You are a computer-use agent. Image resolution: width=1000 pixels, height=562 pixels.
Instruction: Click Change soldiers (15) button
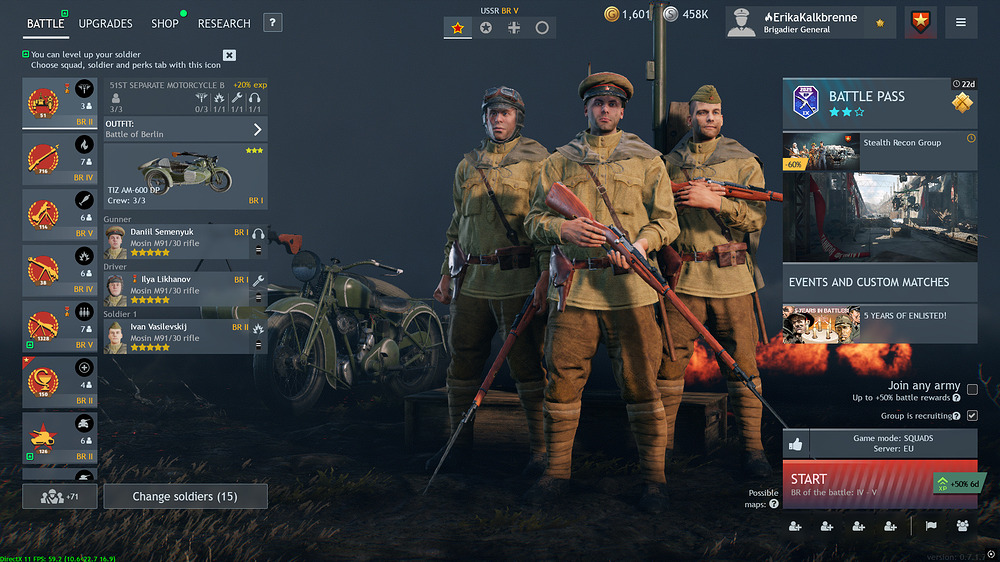(185, 497)
